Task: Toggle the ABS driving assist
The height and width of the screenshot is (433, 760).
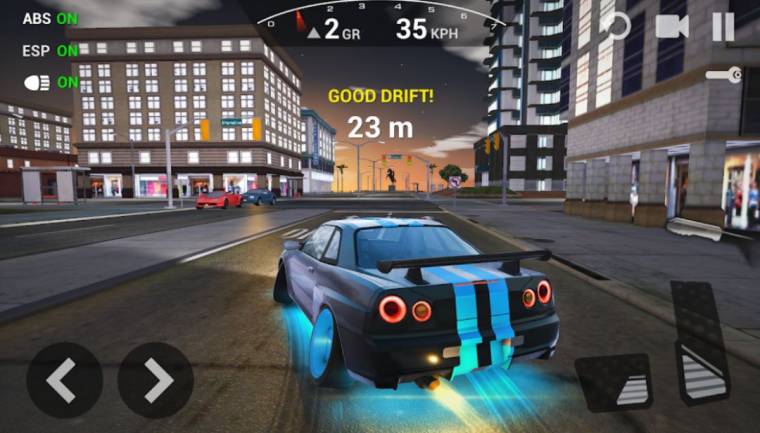Action: click(x=50, y=18)
